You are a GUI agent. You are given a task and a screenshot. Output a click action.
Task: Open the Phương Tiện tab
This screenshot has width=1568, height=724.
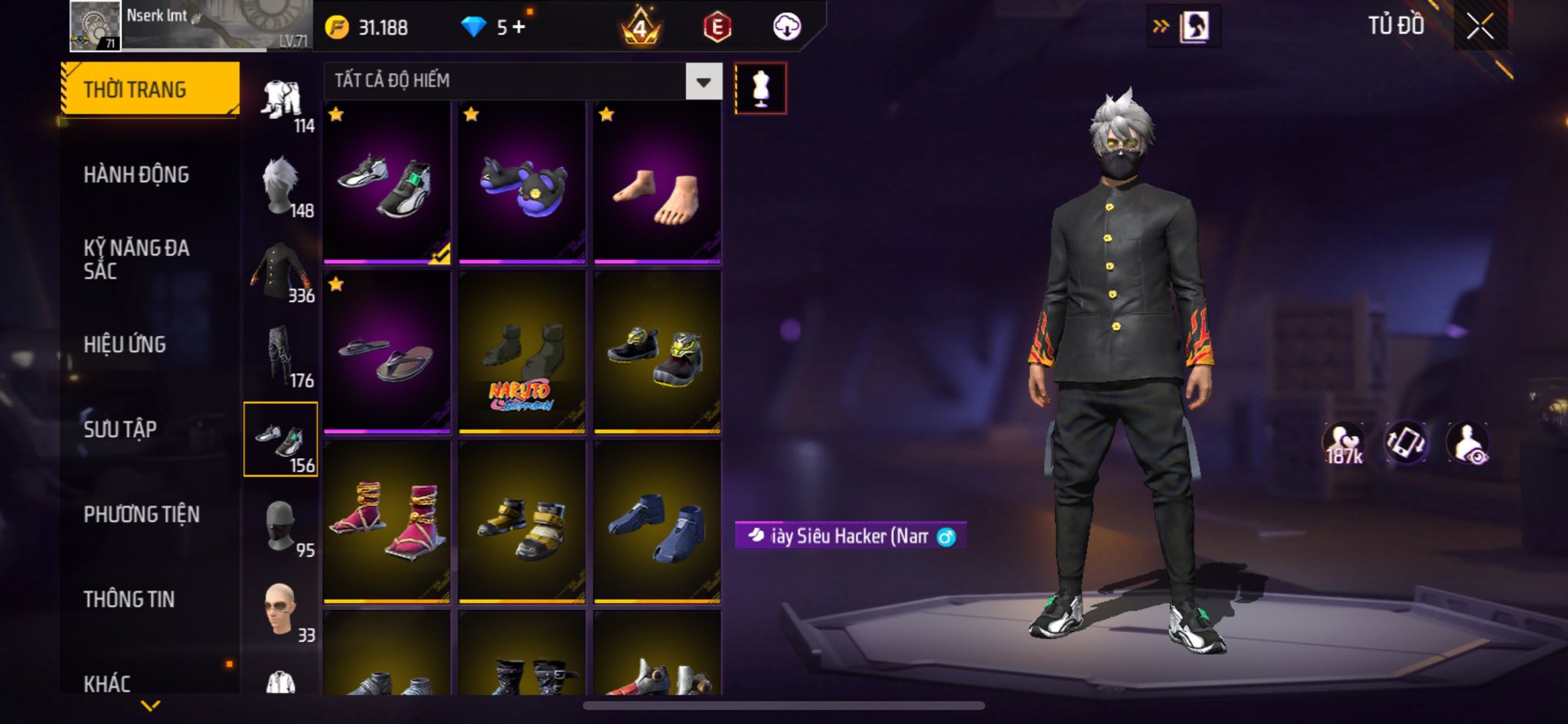click(x=142, y=514)
